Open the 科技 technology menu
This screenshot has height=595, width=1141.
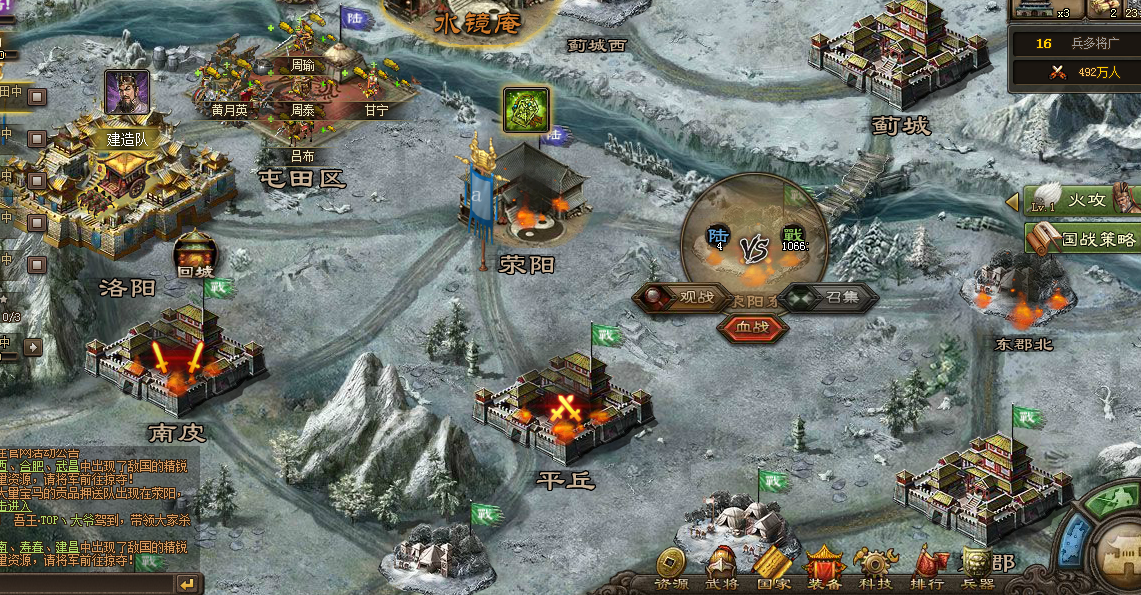tap(876, 568)
